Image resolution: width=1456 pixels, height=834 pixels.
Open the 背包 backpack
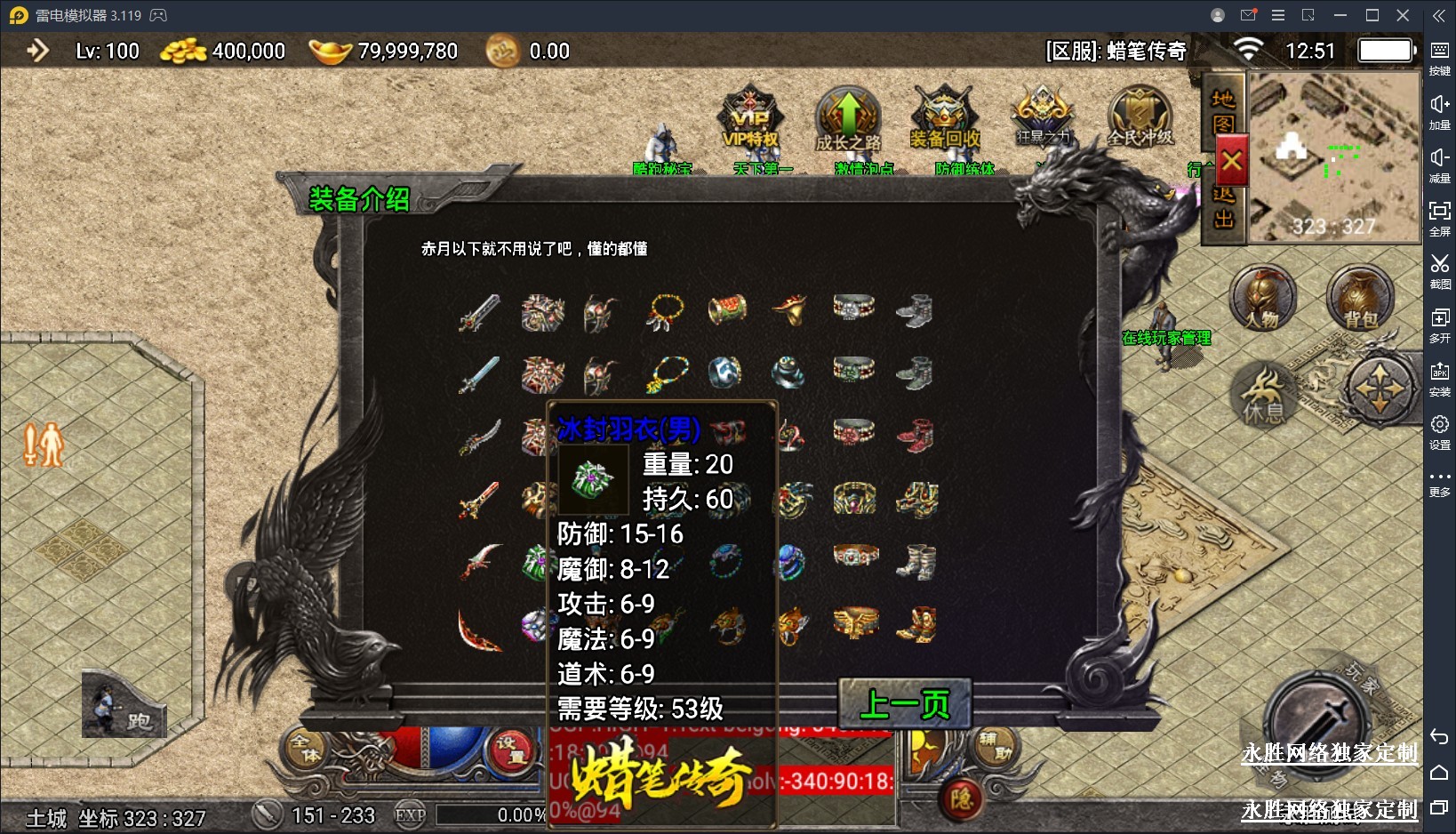pos(1359,298)
